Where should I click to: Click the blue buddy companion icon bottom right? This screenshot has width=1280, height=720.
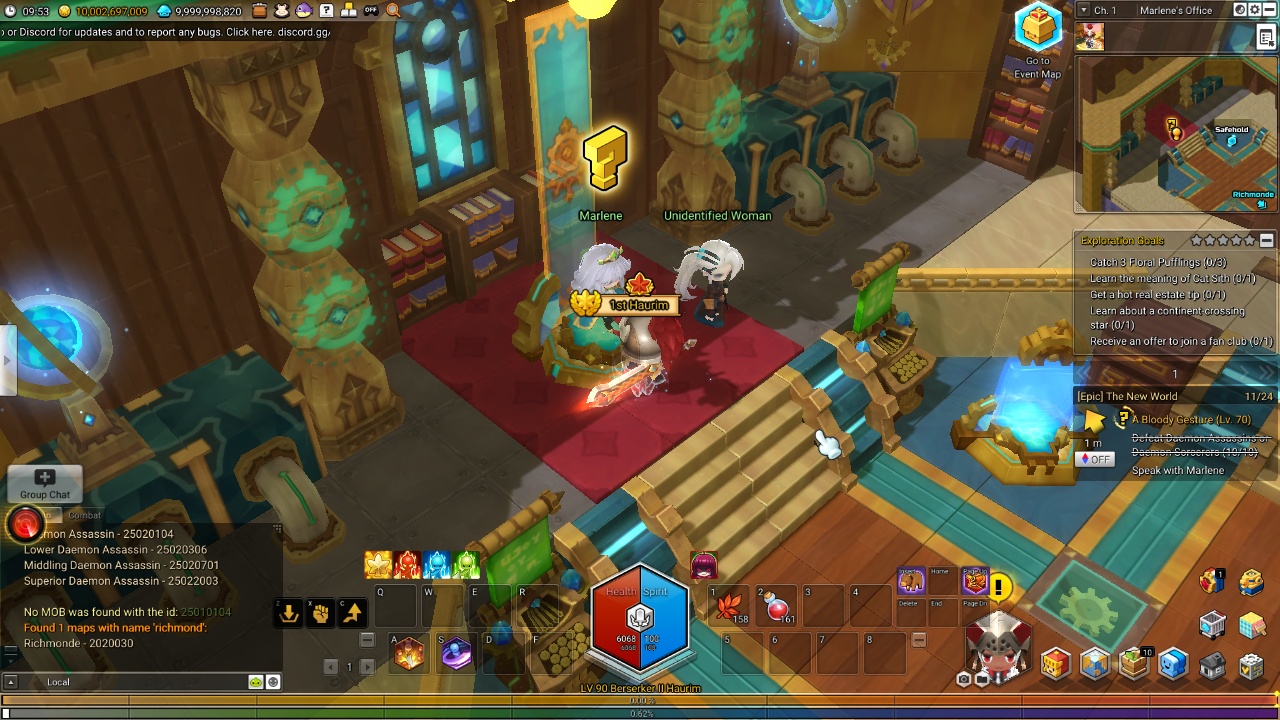tap(1172, 663)
